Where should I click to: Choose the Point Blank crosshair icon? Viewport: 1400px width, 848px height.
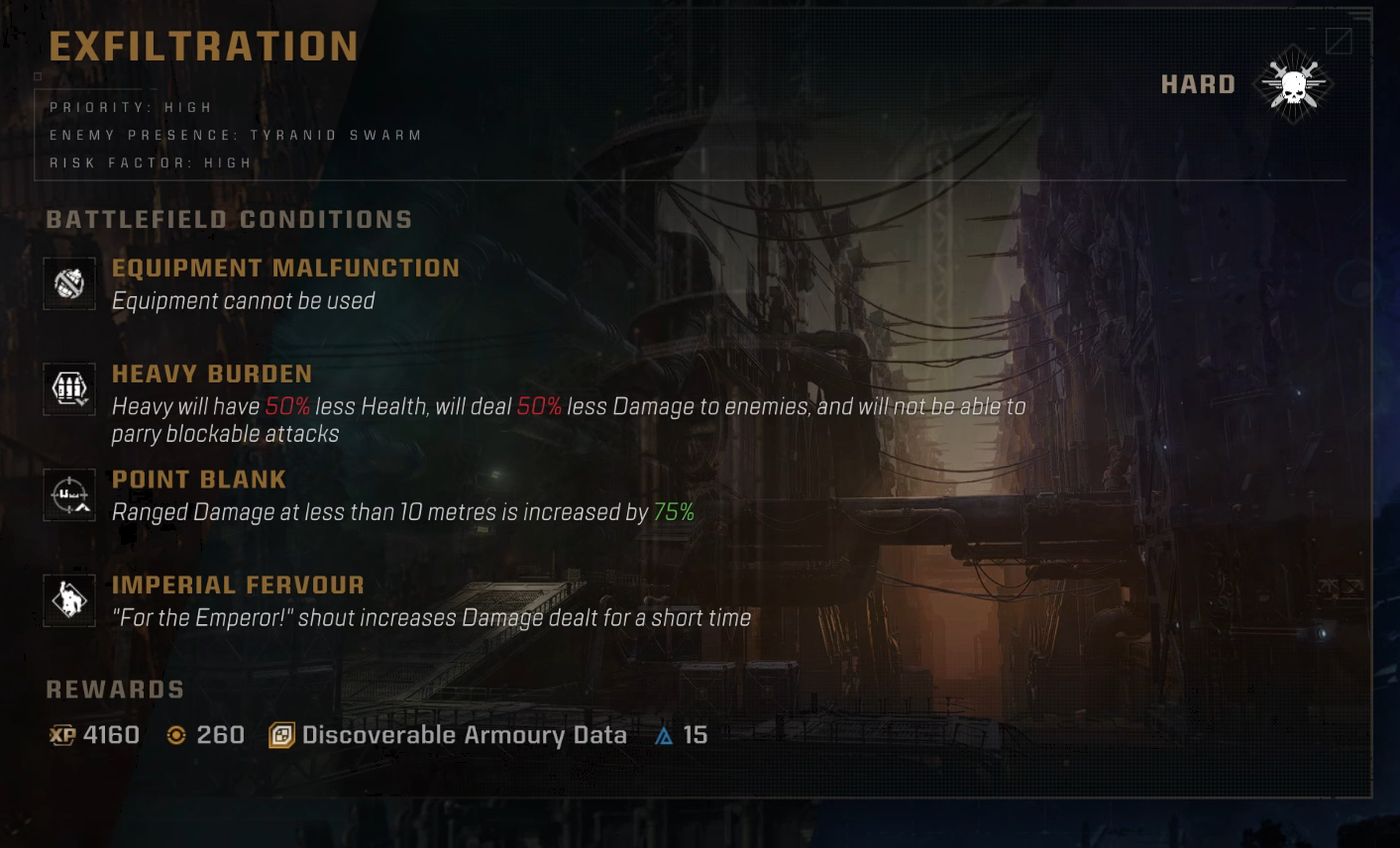click(x=69, y=495)
